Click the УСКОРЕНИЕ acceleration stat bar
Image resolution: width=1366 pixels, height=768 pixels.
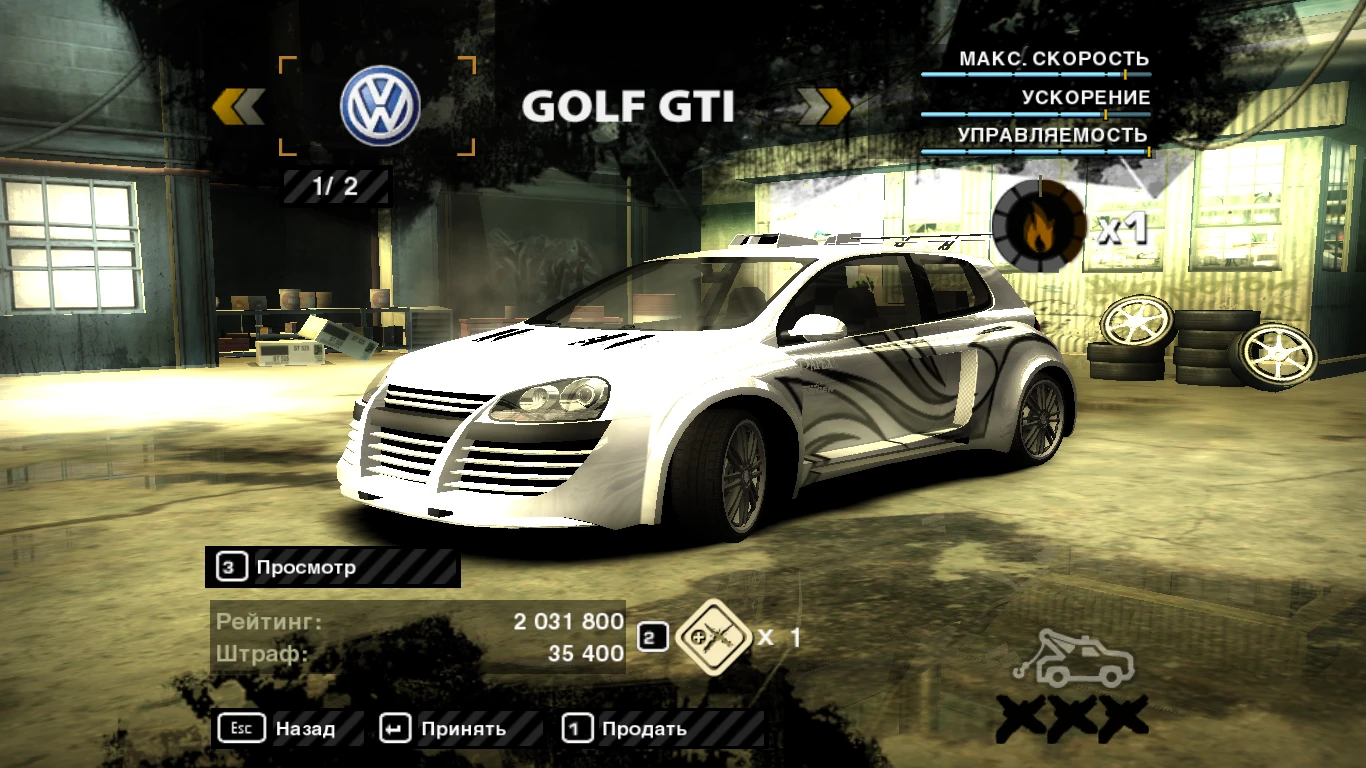[1037, 113]
